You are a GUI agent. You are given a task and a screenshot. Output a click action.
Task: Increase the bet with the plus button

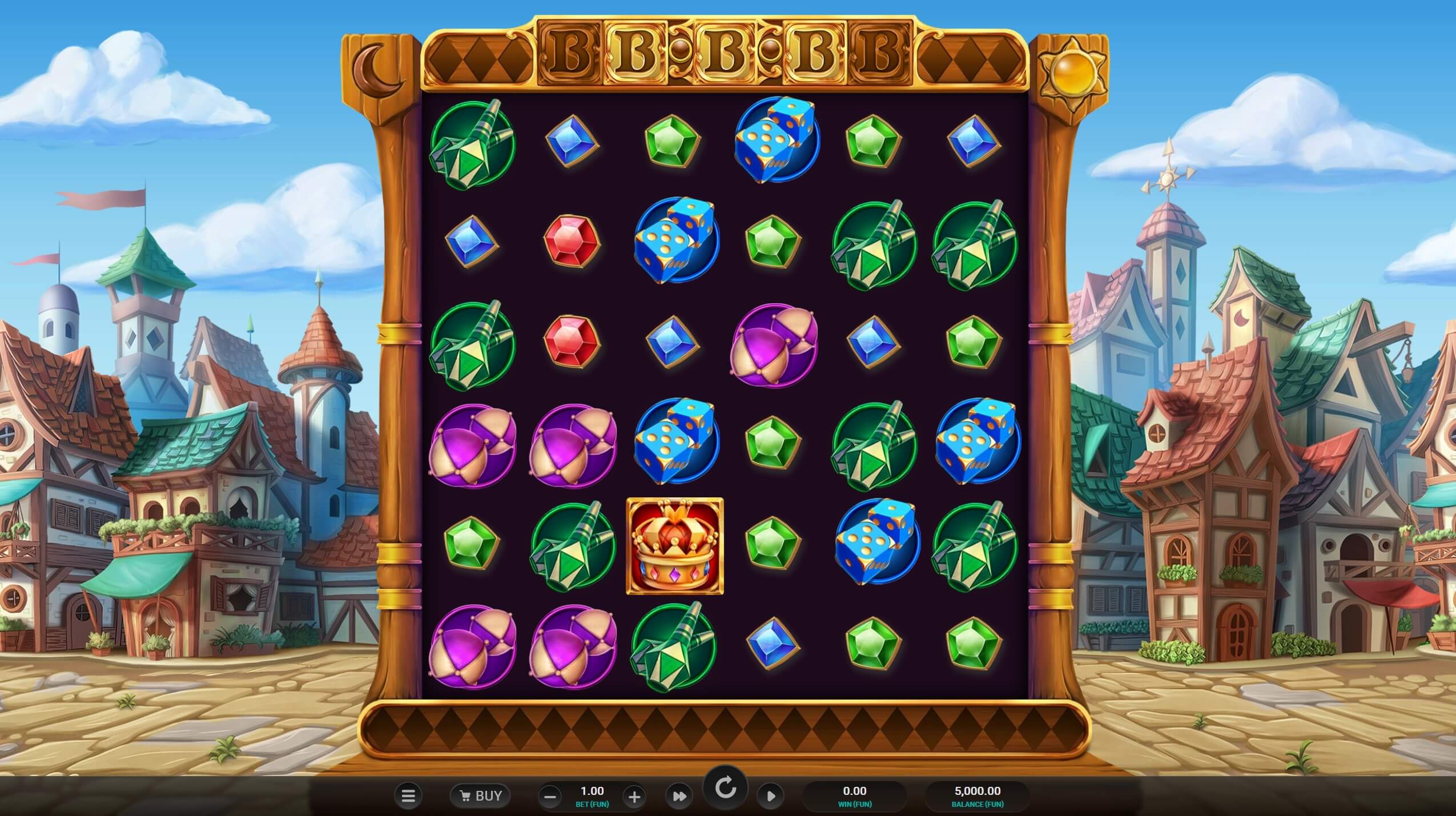[634, 797]
